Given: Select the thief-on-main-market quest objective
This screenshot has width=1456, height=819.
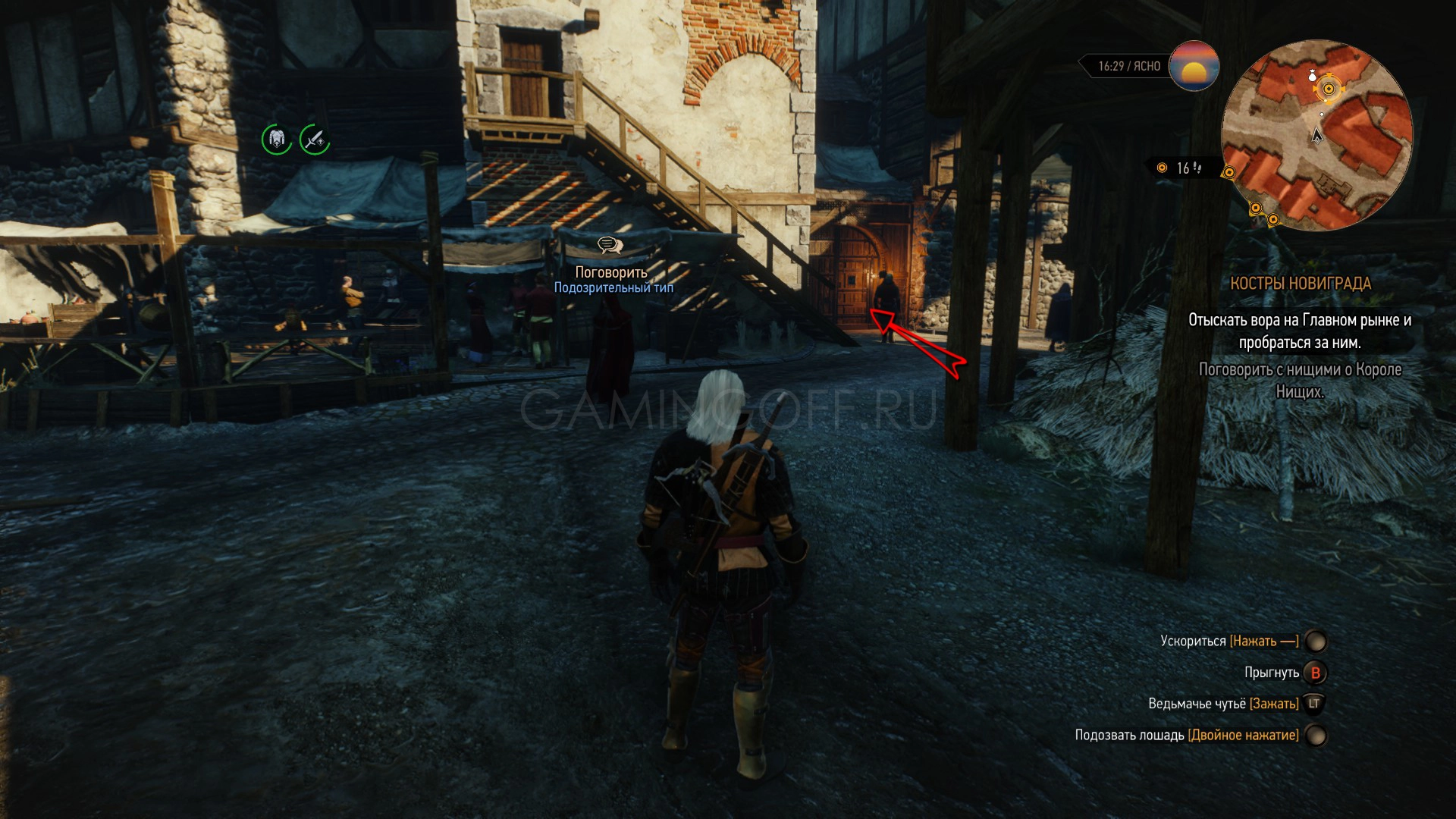Looking at the screenshot, I should [1299, 331].
